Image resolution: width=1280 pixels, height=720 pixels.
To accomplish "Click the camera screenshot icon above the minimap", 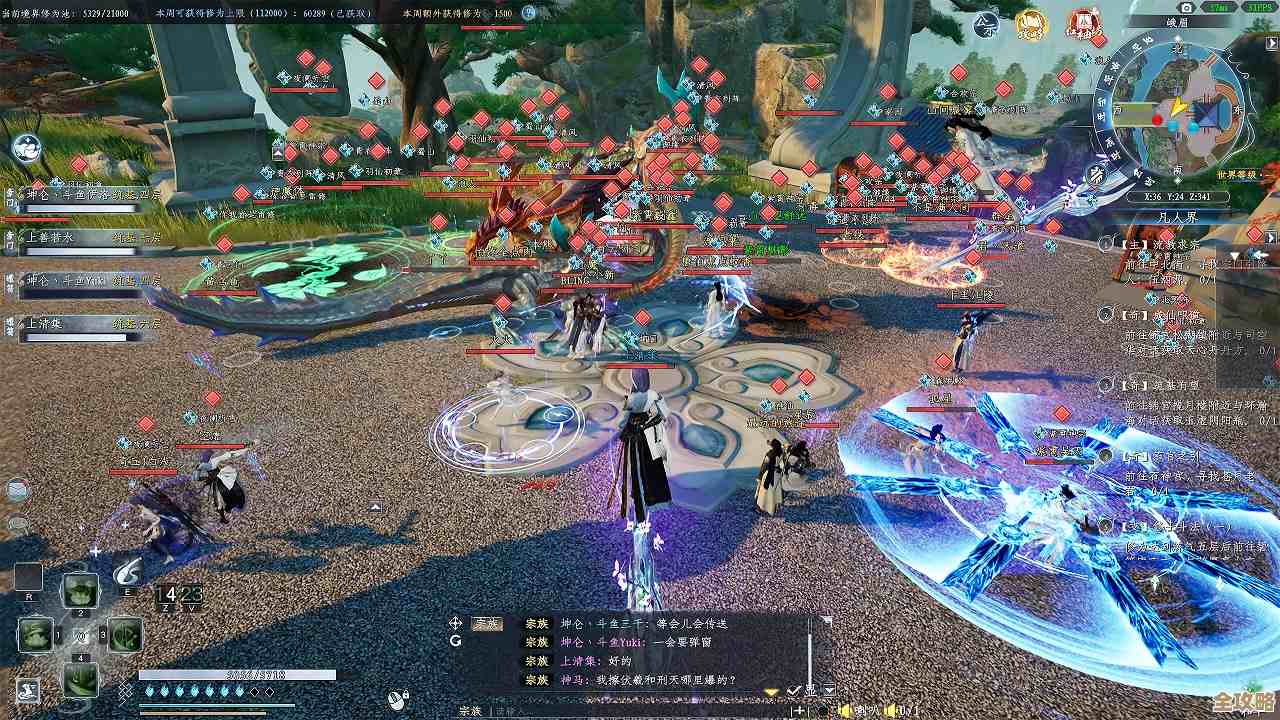I will [x=1187, y=8].
